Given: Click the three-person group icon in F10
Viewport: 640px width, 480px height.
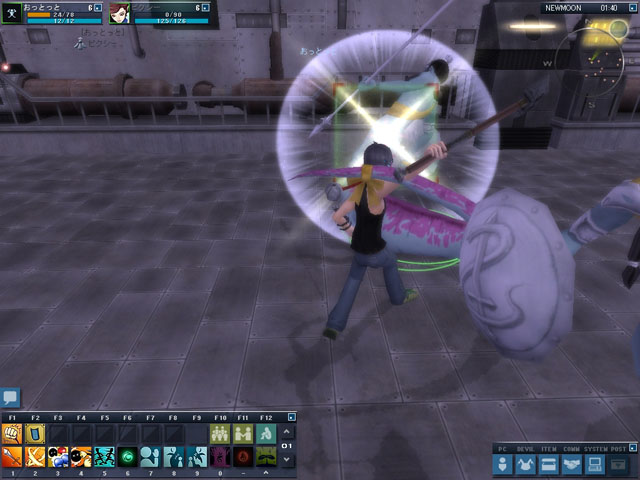Looking at the screenshot, I should click(220, 433).
